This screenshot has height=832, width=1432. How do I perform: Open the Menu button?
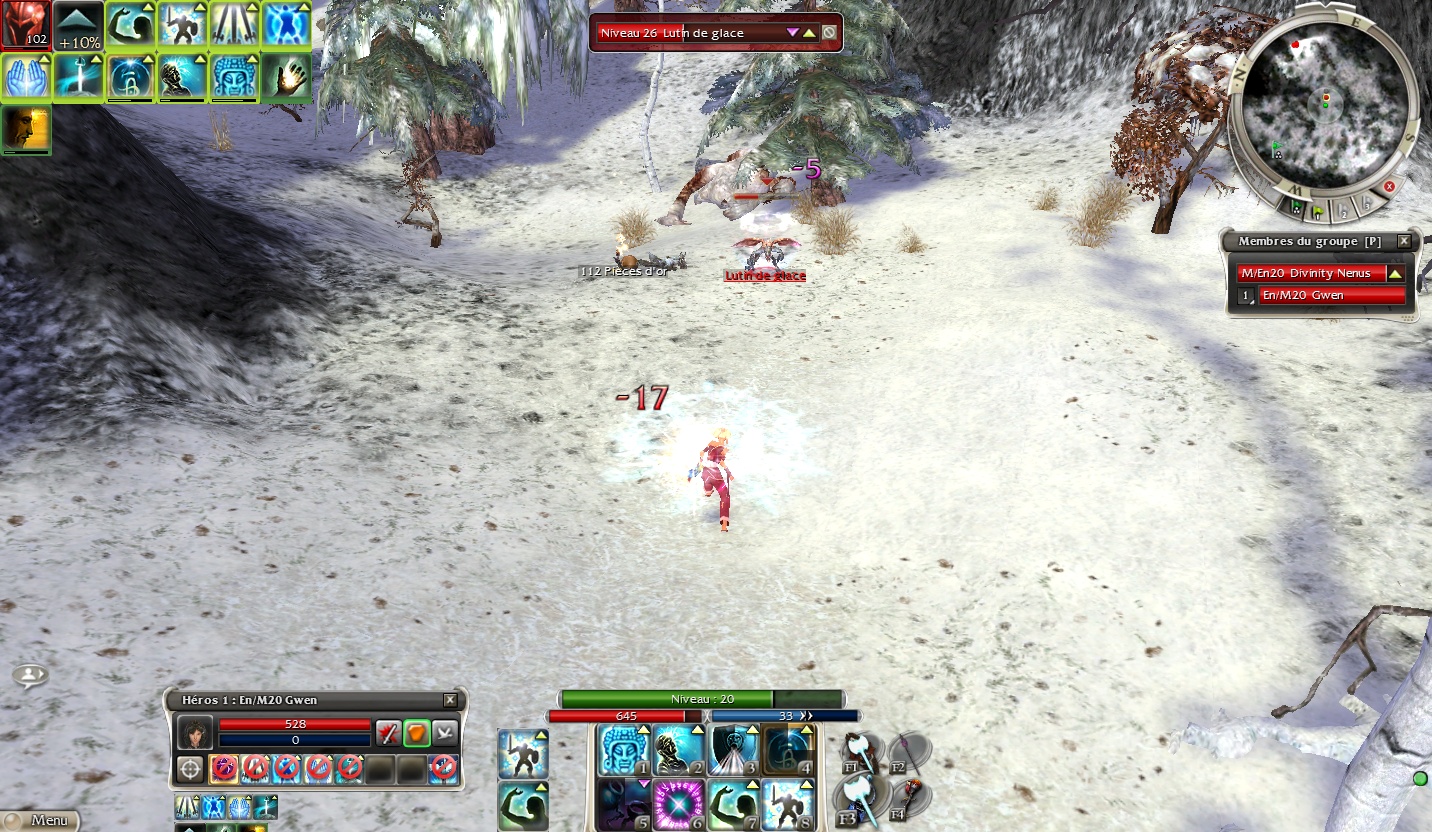40,820
